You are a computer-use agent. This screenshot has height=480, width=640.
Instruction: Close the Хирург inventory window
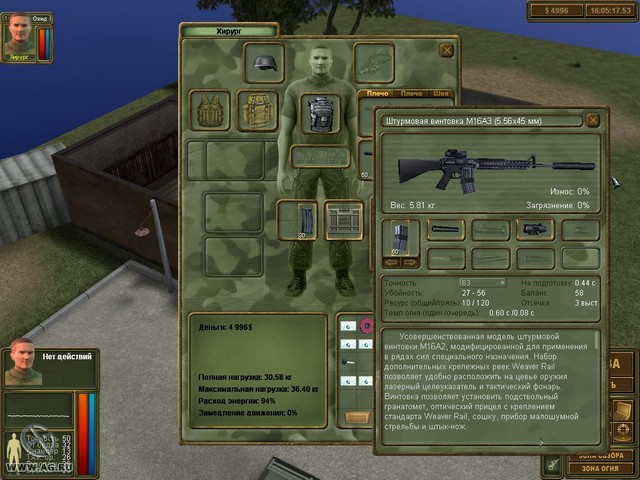pyautogui.click(x=447, y=49)
